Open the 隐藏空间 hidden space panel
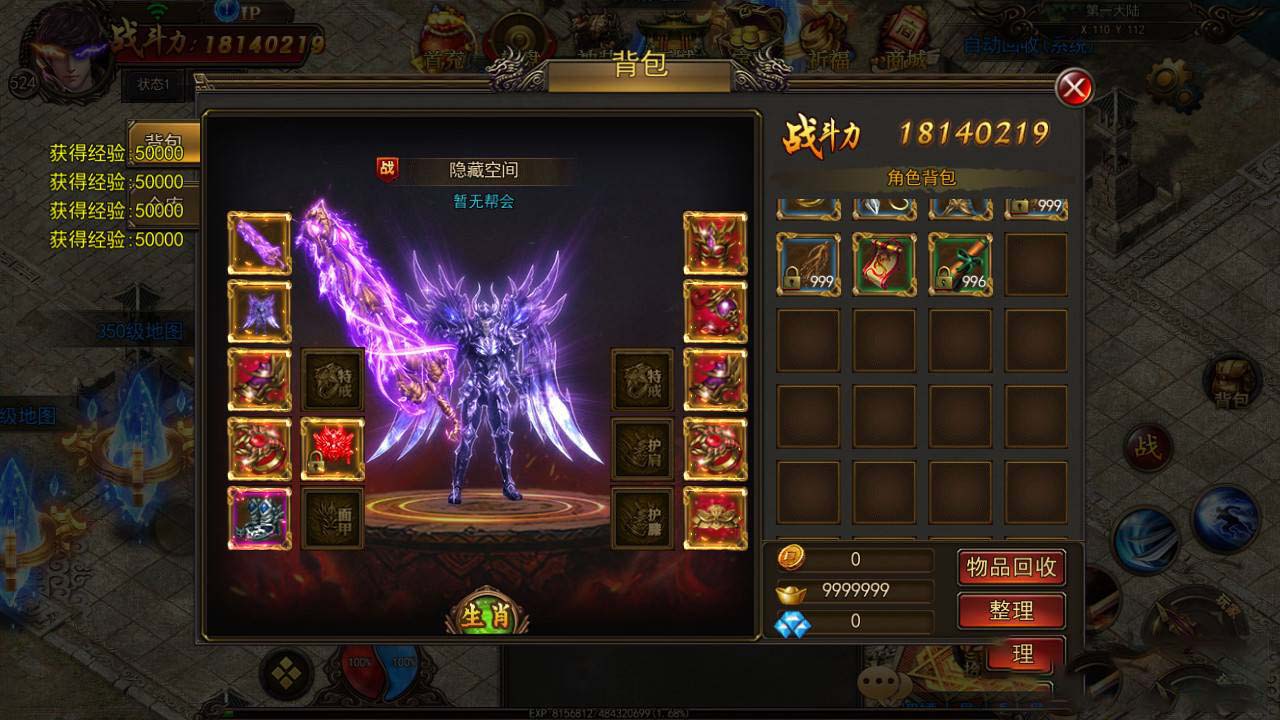1280x720 pixels. [x=487, y=169]
